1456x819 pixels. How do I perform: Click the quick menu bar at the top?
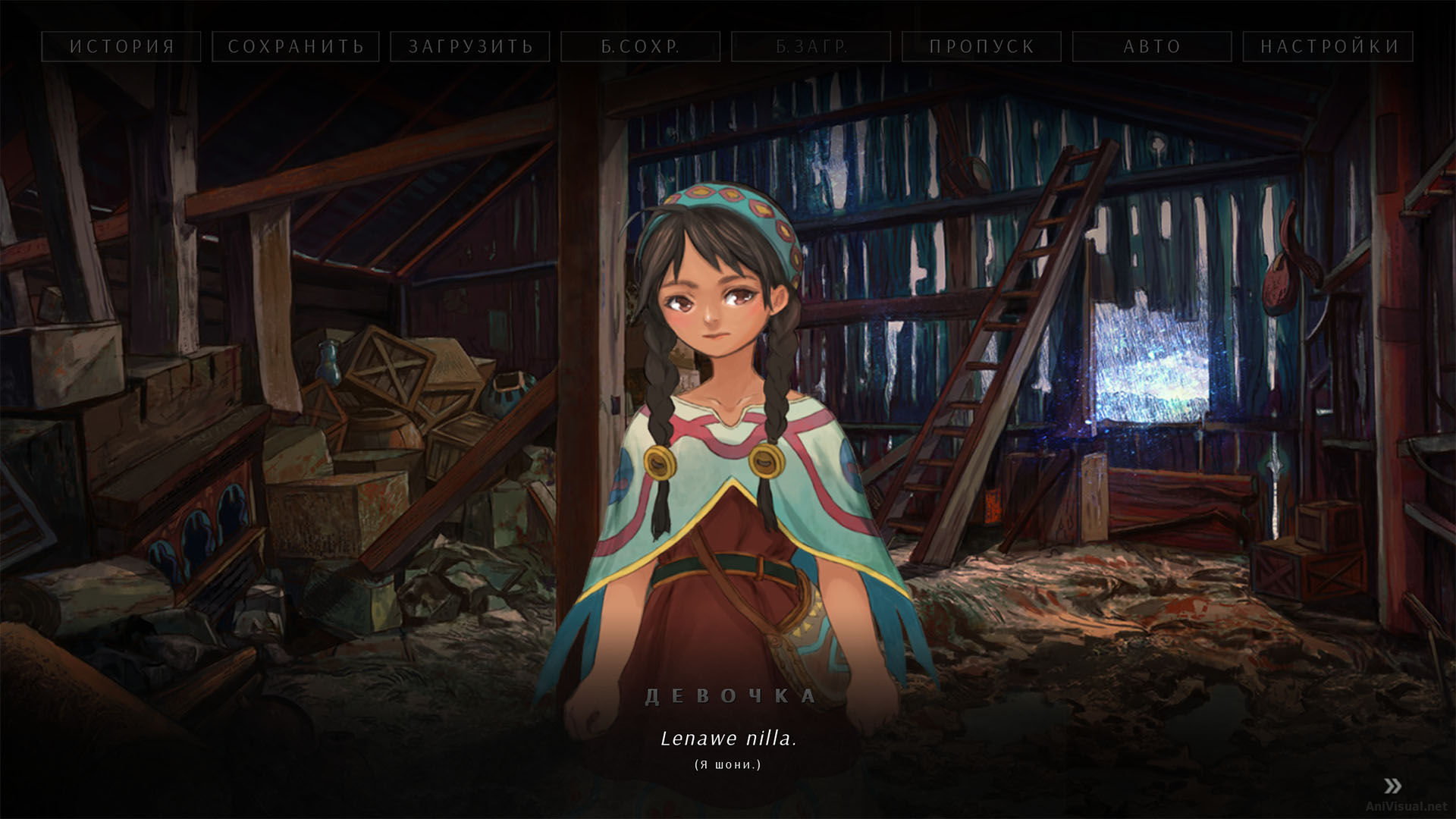click(x=728, y=46)
